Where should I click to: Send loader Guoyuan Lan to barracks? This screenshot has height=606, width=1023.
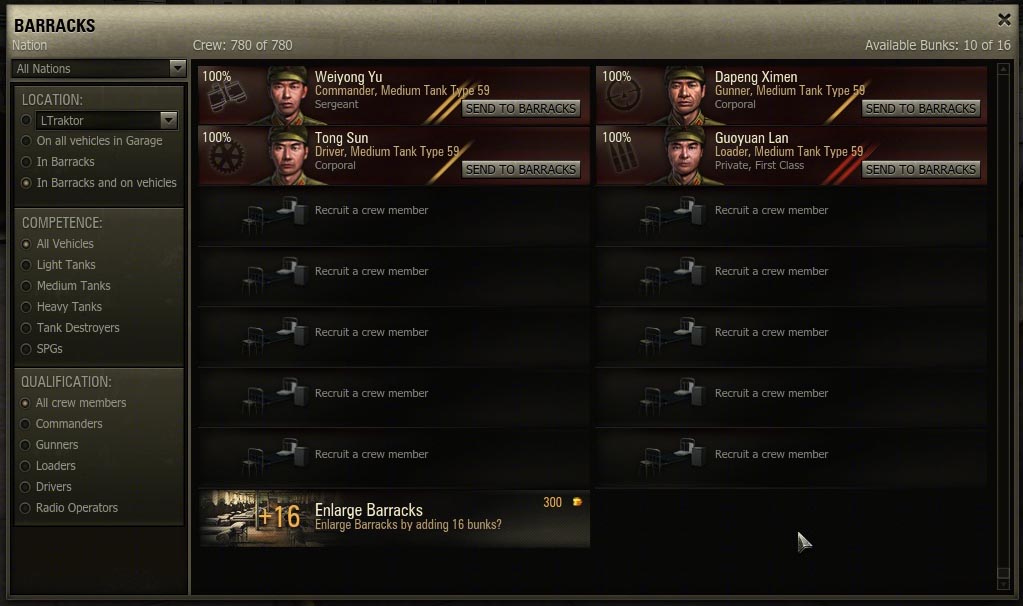coord(920,169)
